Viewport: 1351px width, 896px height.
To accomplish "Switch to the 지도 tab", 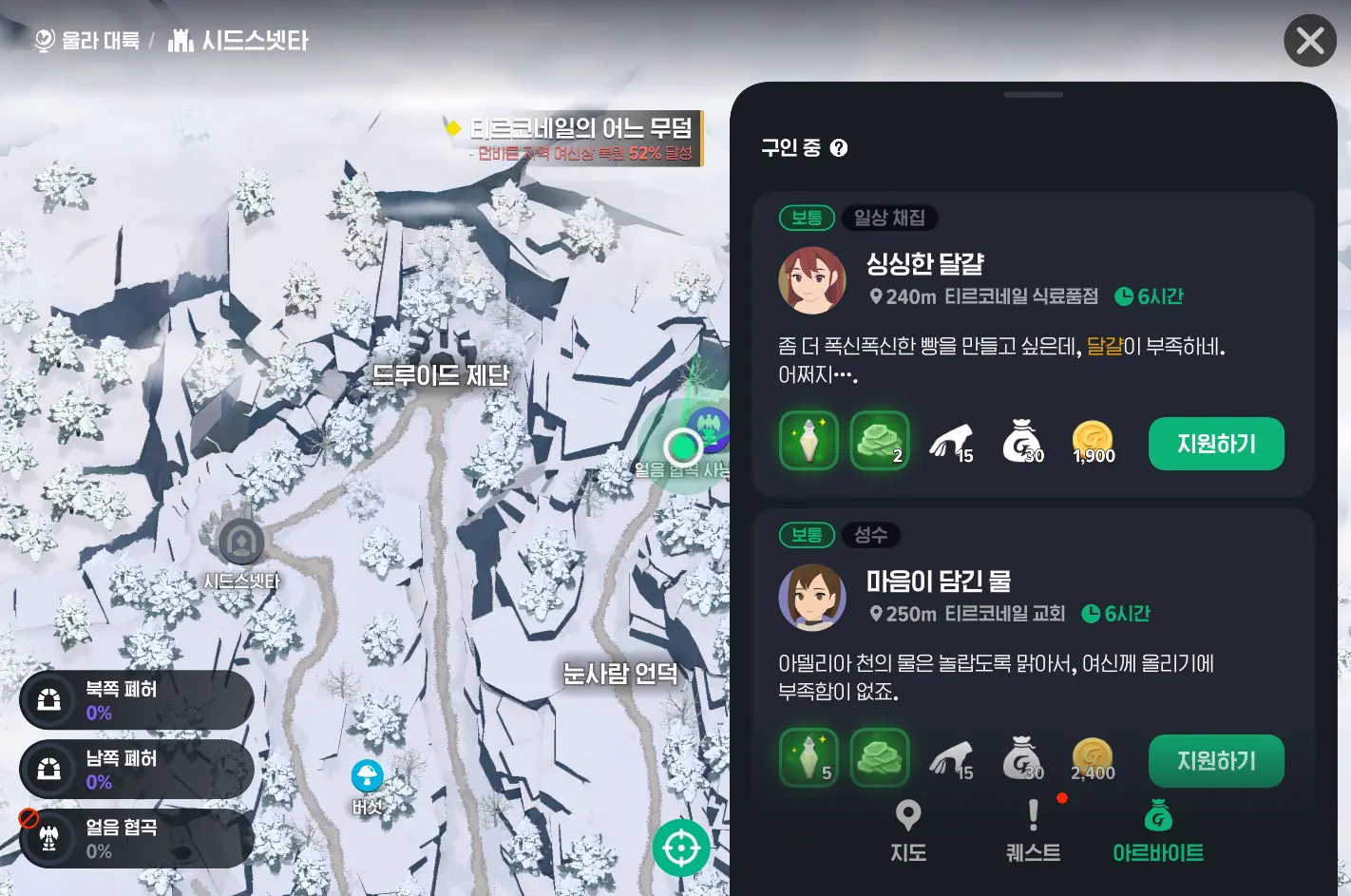I will click(x=907, y=829).
